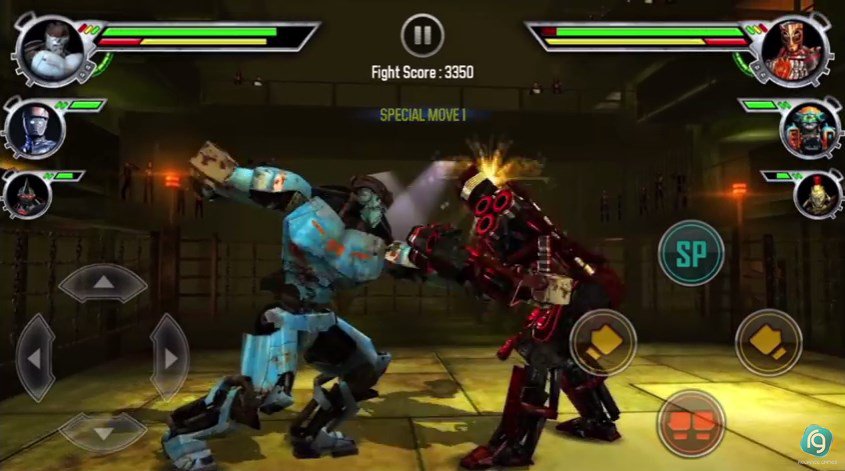This screenshot has width=845, height=471.
Task: Pause the fight
Action: 422,36
